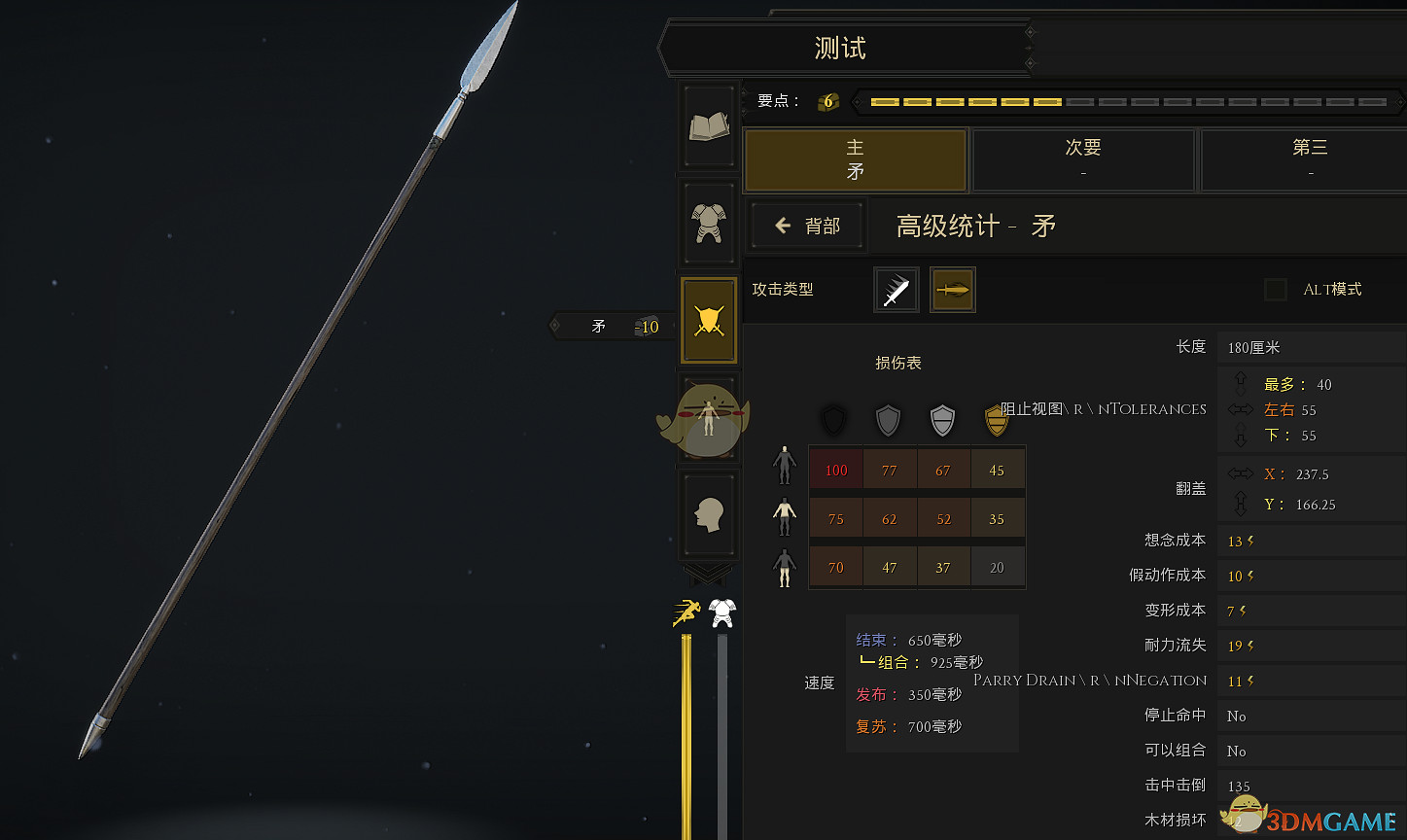
Task: Click the 背部 back button
Action: [x=806, y=225]
